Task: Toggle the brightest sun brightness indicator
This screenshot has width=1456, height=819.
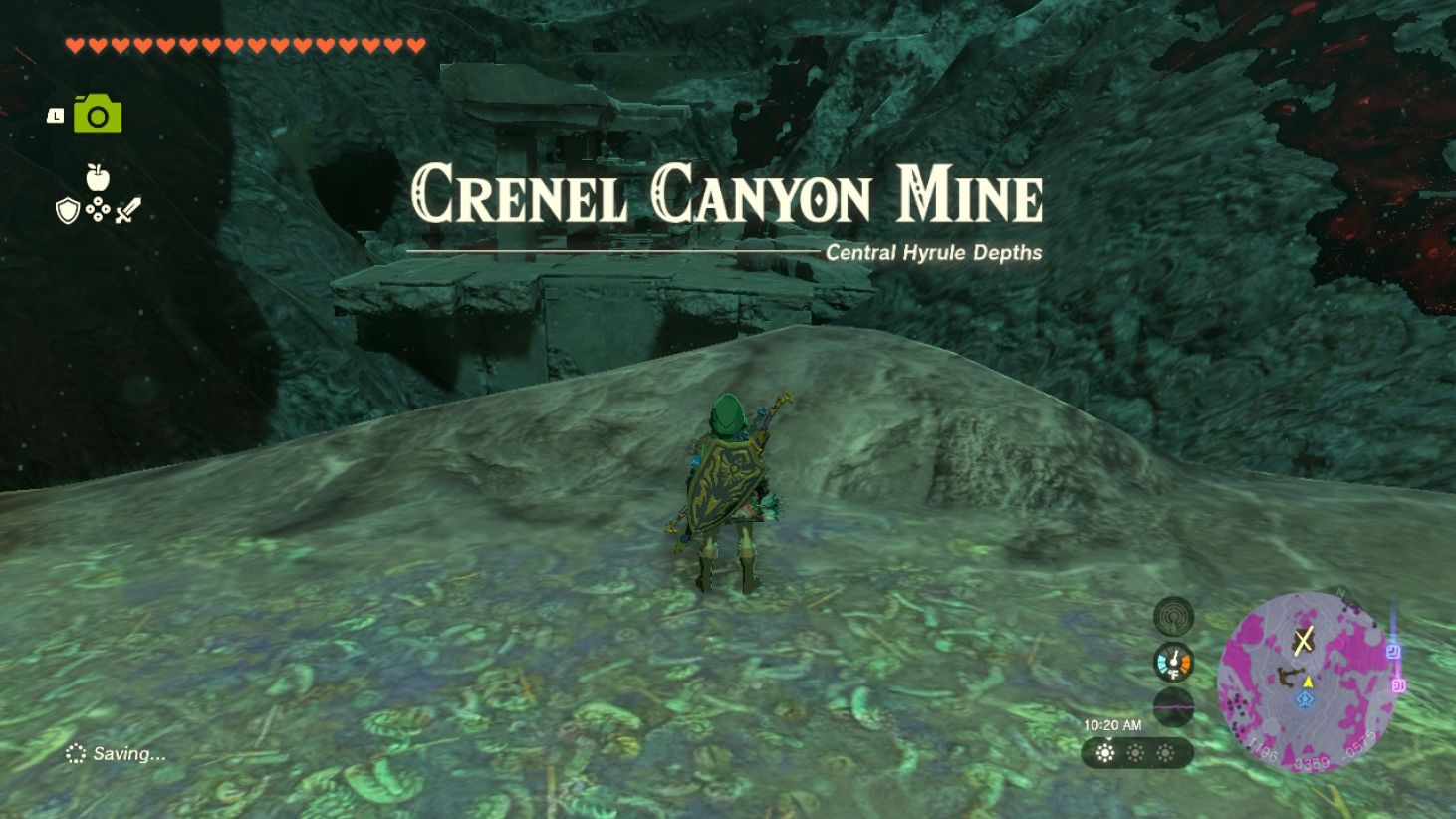Action: (x=1106, y=752)
